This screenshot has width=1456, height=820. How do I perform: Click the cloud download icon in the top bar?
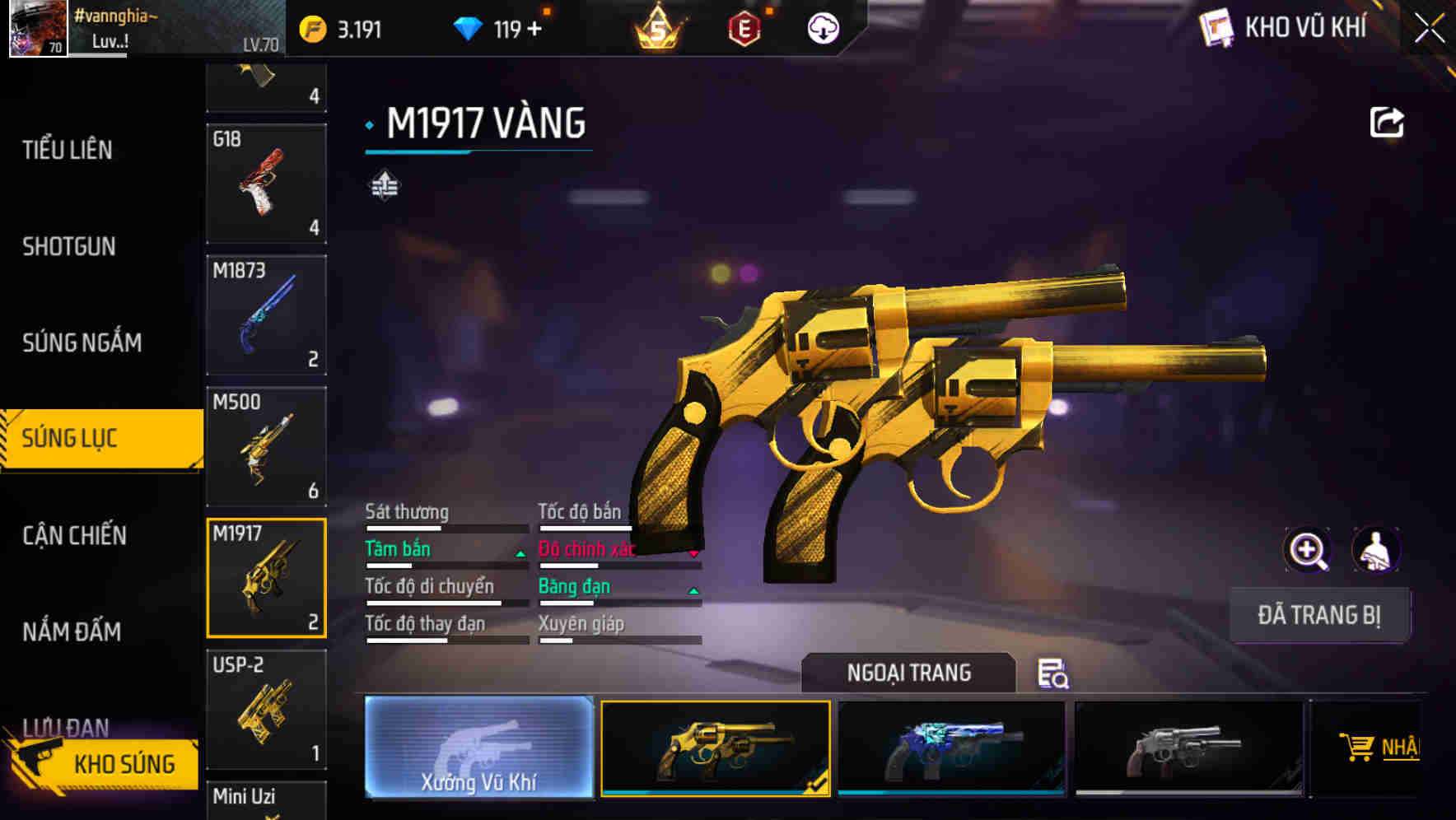coord(823,28)
